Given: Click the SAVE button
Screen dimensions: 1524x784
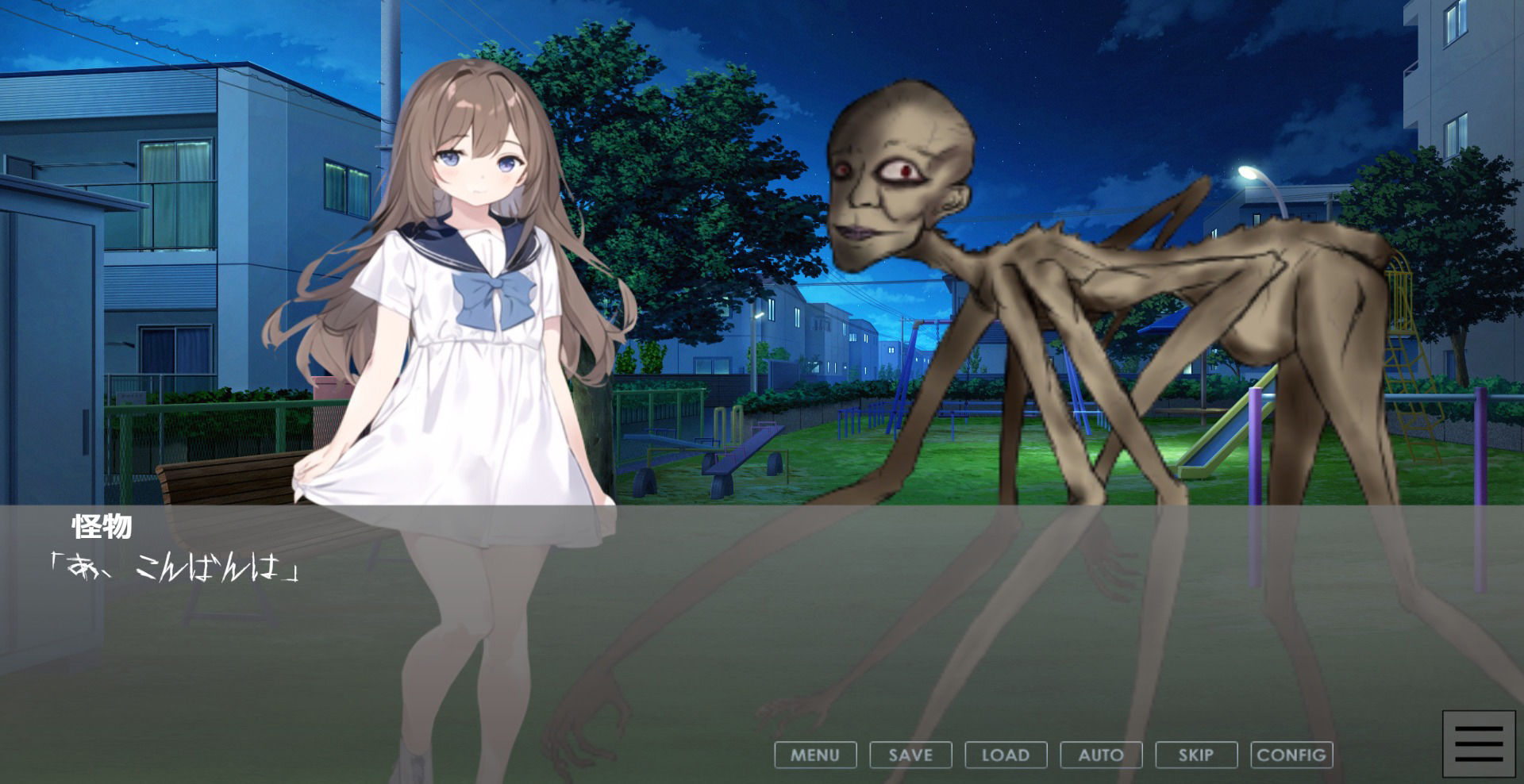Looking at the screenshot, I should coord(910,755).
